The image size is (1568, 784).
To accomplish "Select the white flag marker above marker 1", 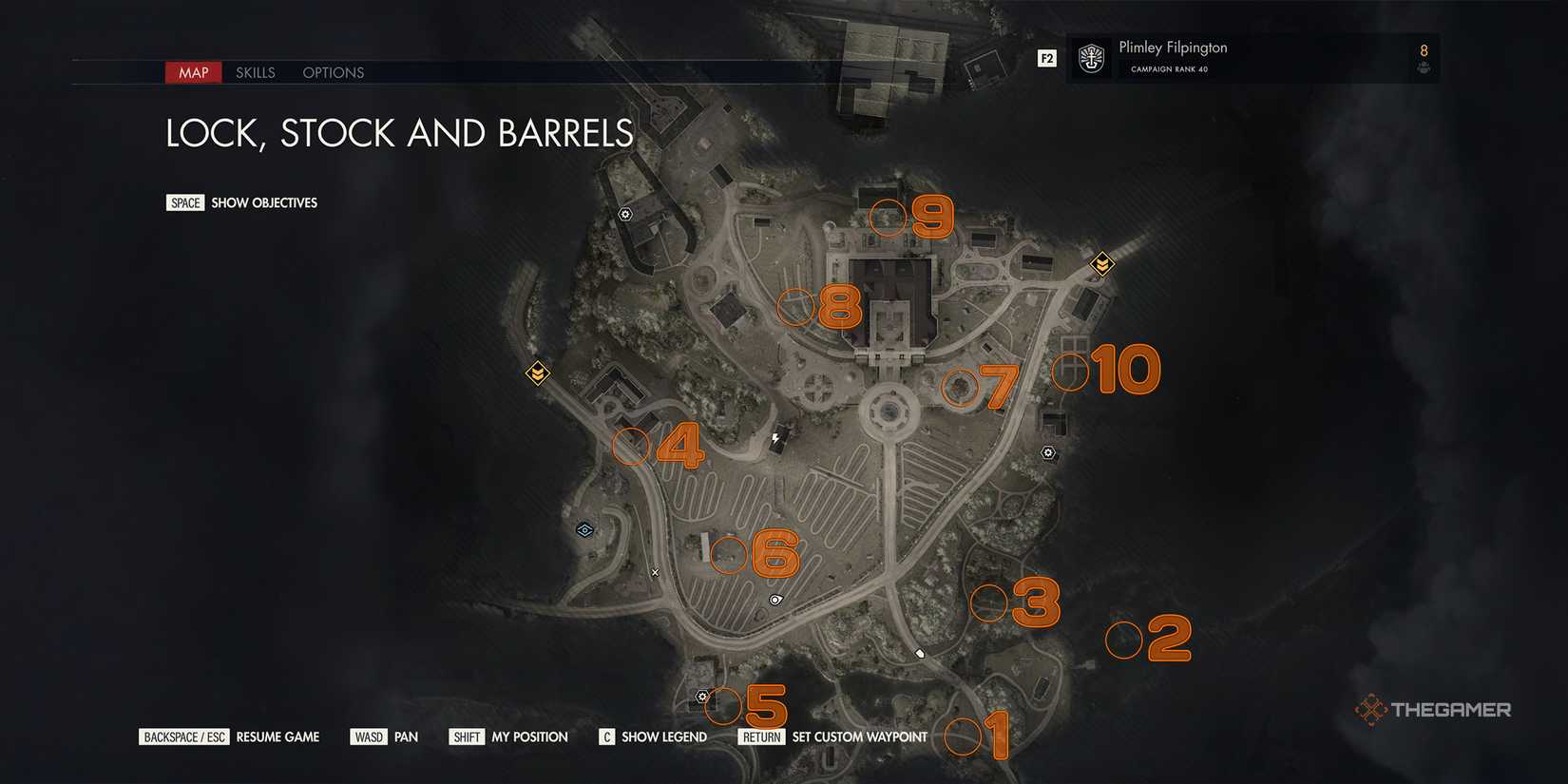I will click(x=920, y=652).
